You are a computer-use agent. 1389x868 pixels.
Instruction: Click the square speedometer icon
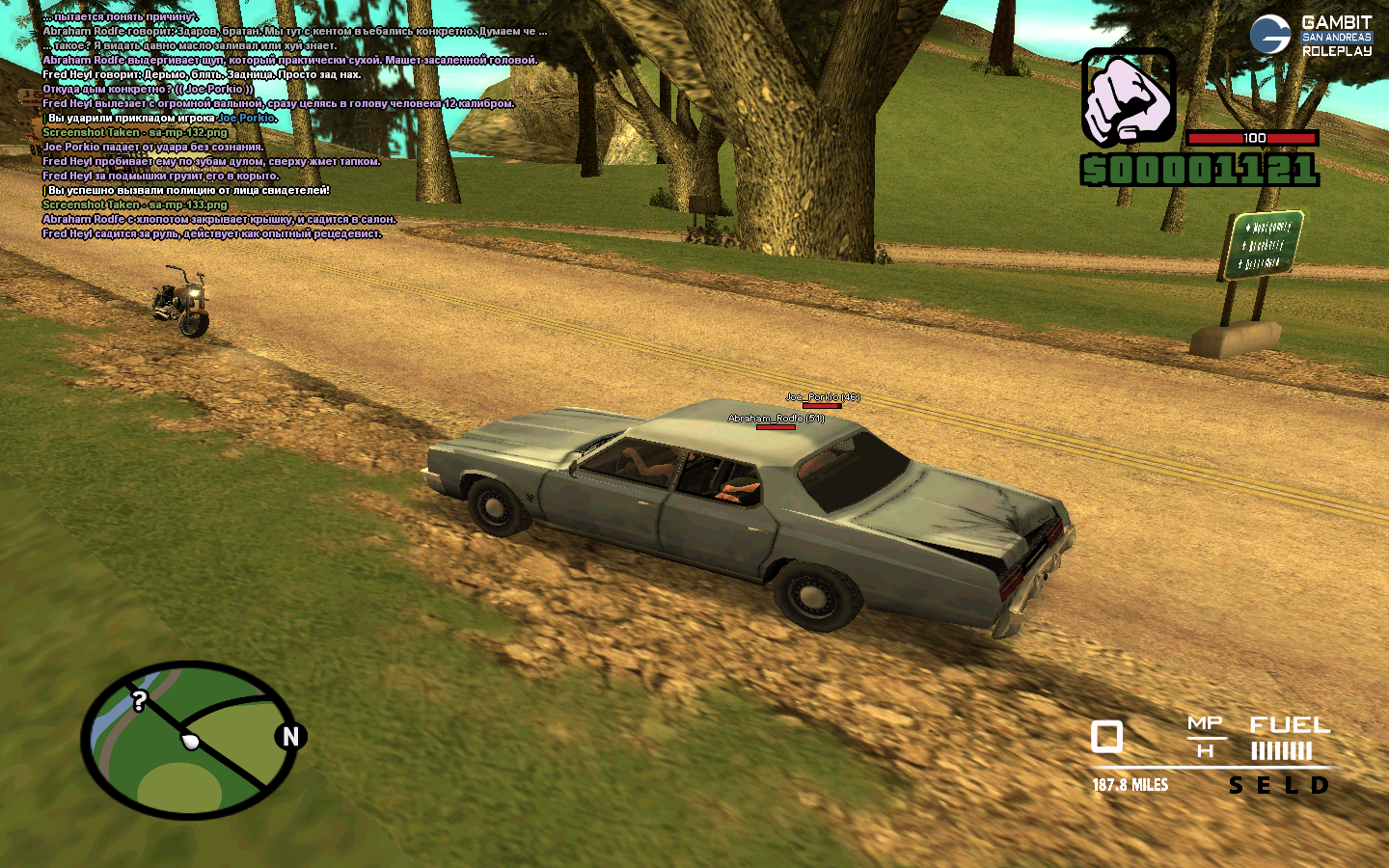[x=1106, y=737]
